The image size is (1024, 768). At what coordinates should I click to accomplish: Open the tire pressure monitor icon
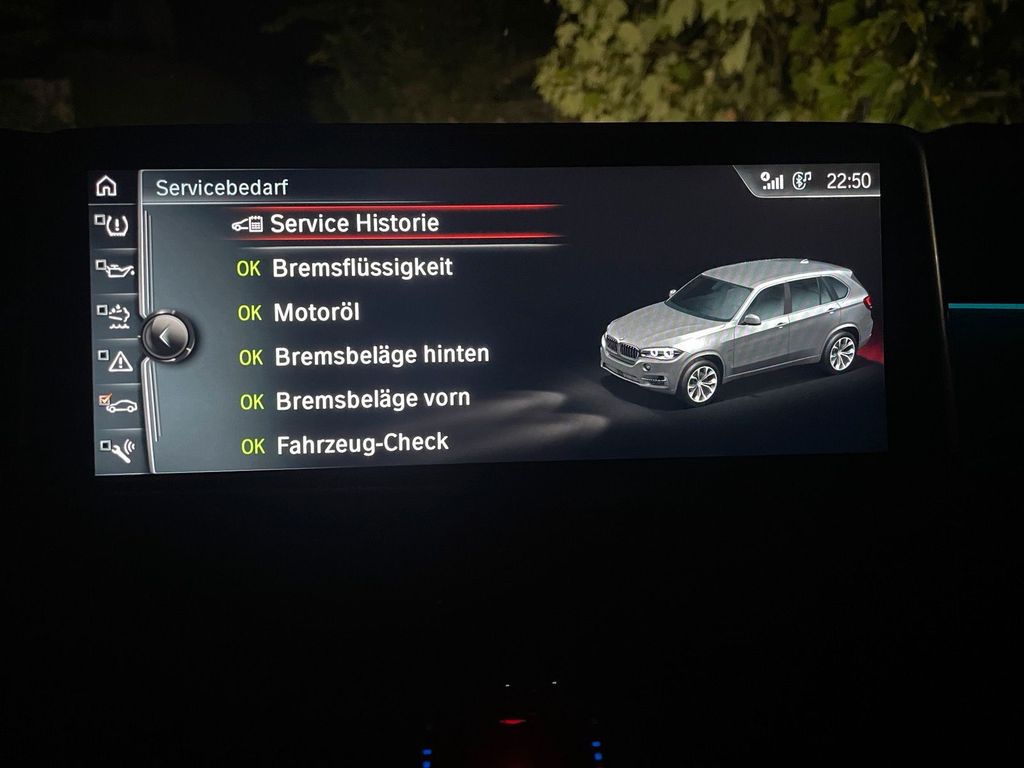(113, 225)
